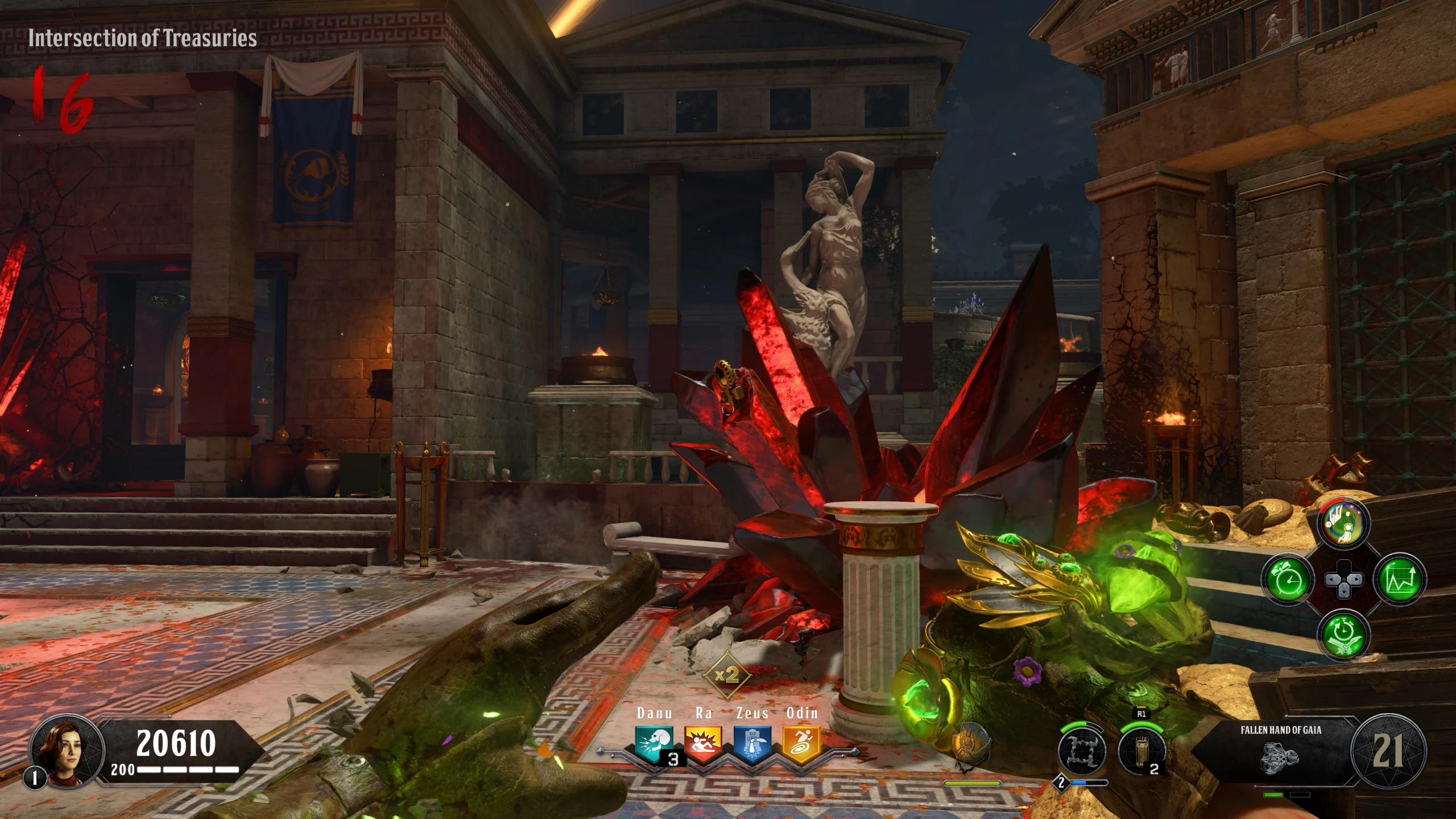Select the four-blade special weapon icon
The width and height of the screenshot is (1456, 819).
[x=1082, y=752]
